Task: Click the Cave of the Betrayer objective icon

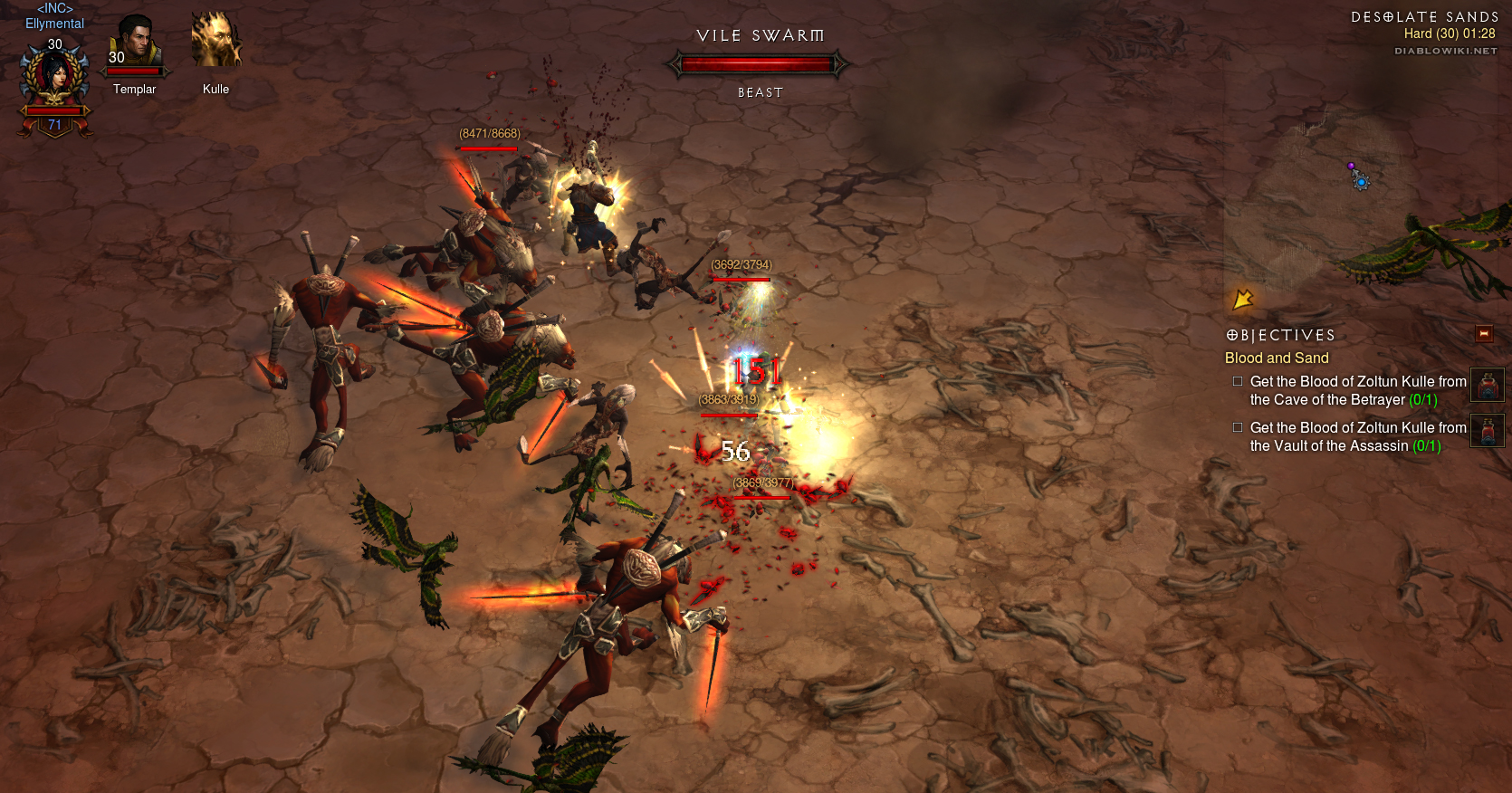Action: [x=1488, y=385]
